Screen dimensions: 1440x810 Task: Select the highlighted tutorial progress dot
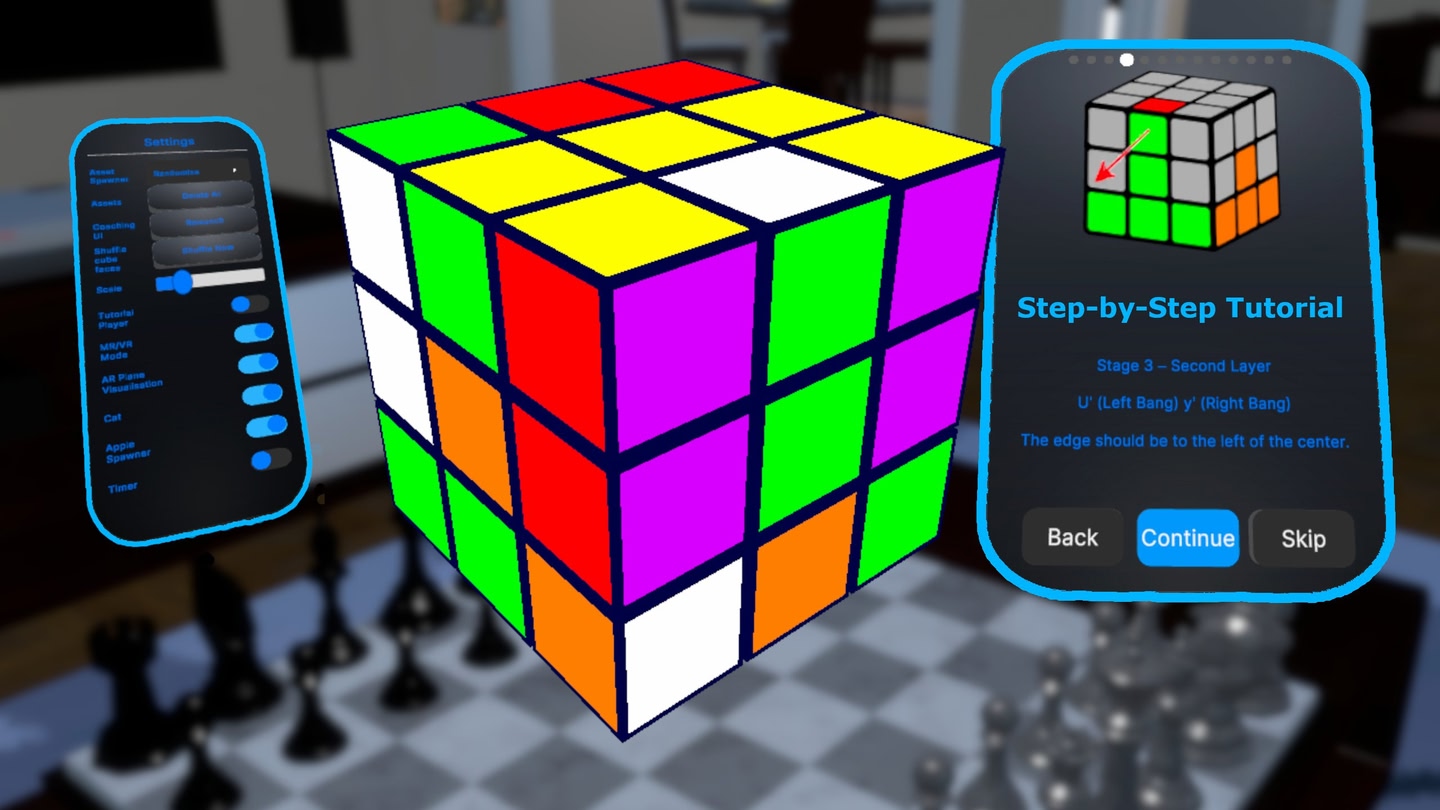(1125, 58)
